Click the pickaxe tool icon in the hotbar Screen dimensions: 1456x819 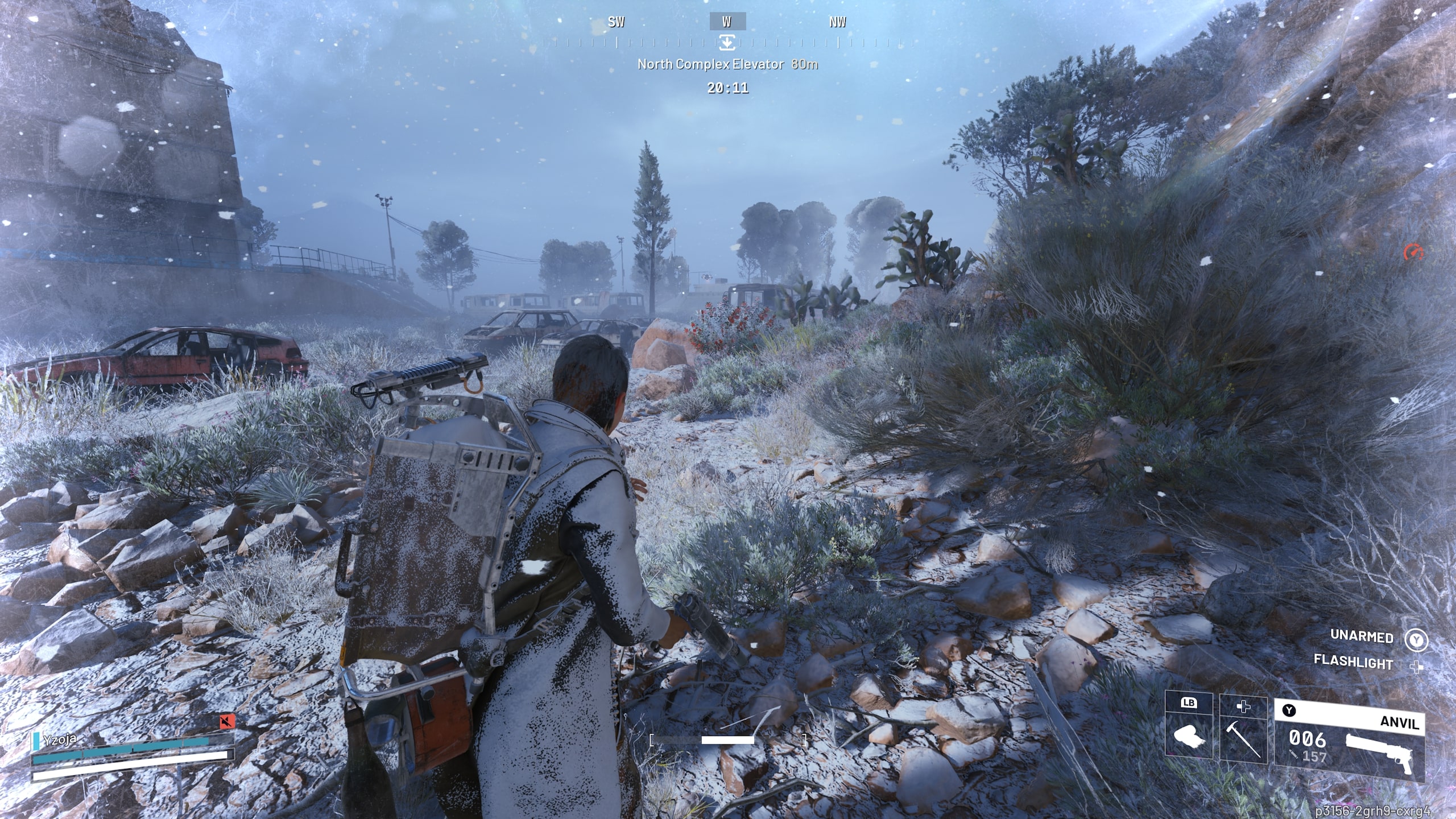(x=1240, y=739)
